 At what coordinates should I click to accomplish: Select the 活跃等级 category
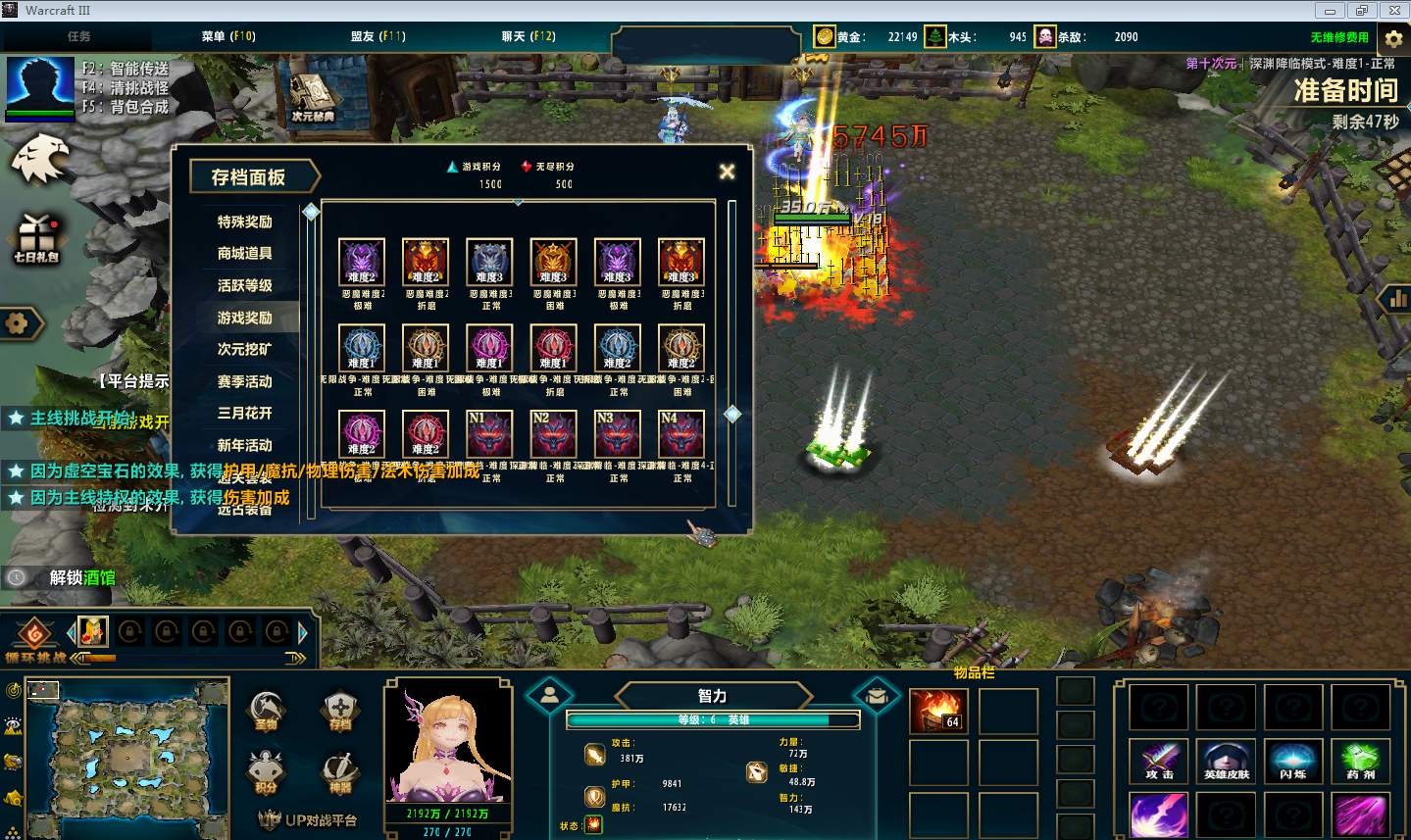(x=244, y=285)
